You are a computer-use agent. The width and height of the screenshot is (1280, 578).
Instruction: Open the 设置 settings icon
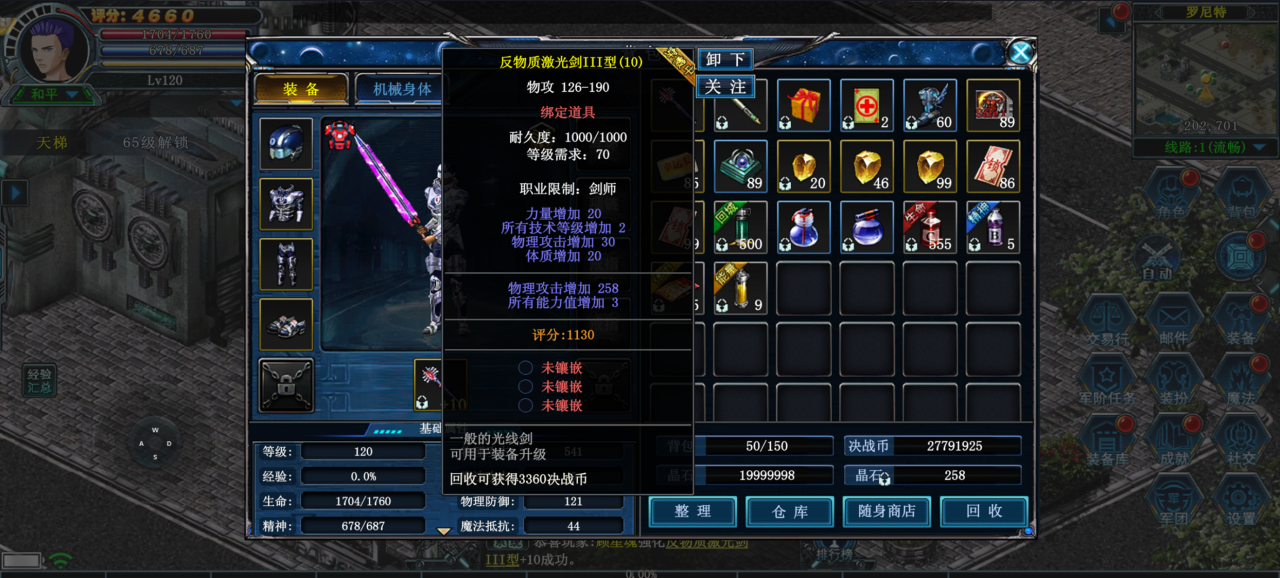tap(1241, 502)
